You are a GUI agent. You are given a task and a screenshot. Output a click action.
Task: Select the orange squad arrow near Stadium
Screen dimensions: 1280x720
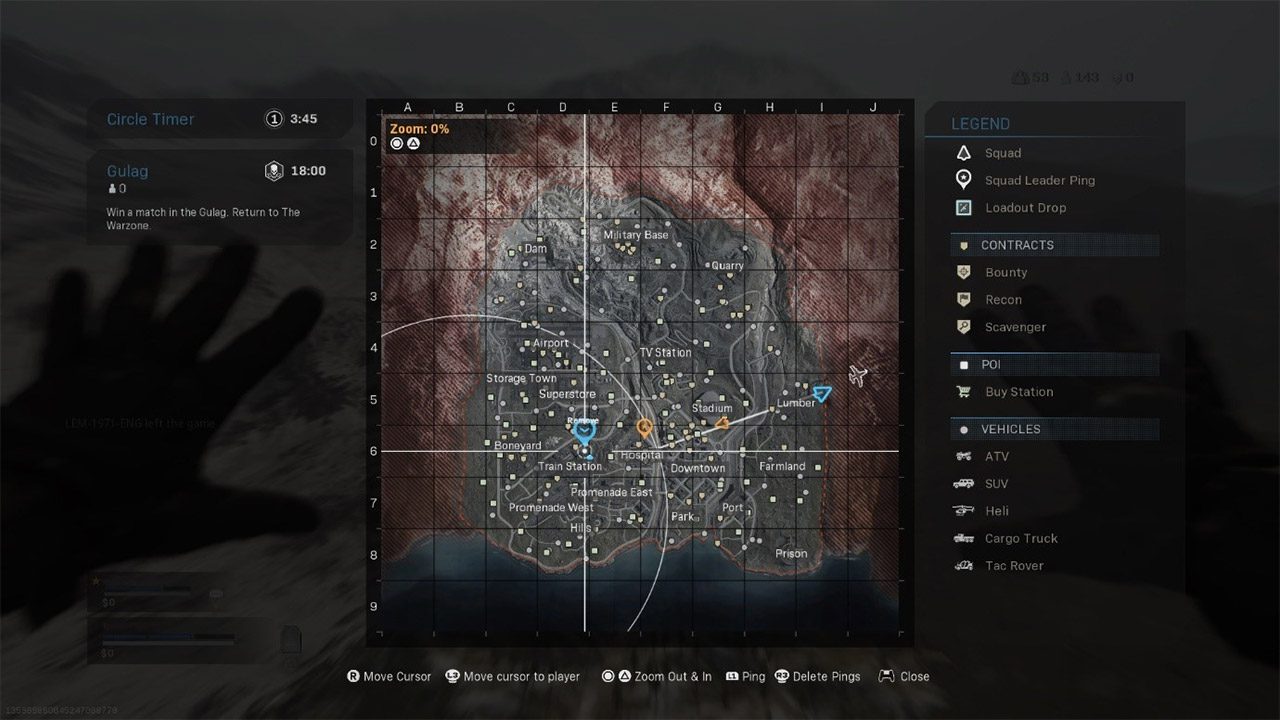(721, 424)
